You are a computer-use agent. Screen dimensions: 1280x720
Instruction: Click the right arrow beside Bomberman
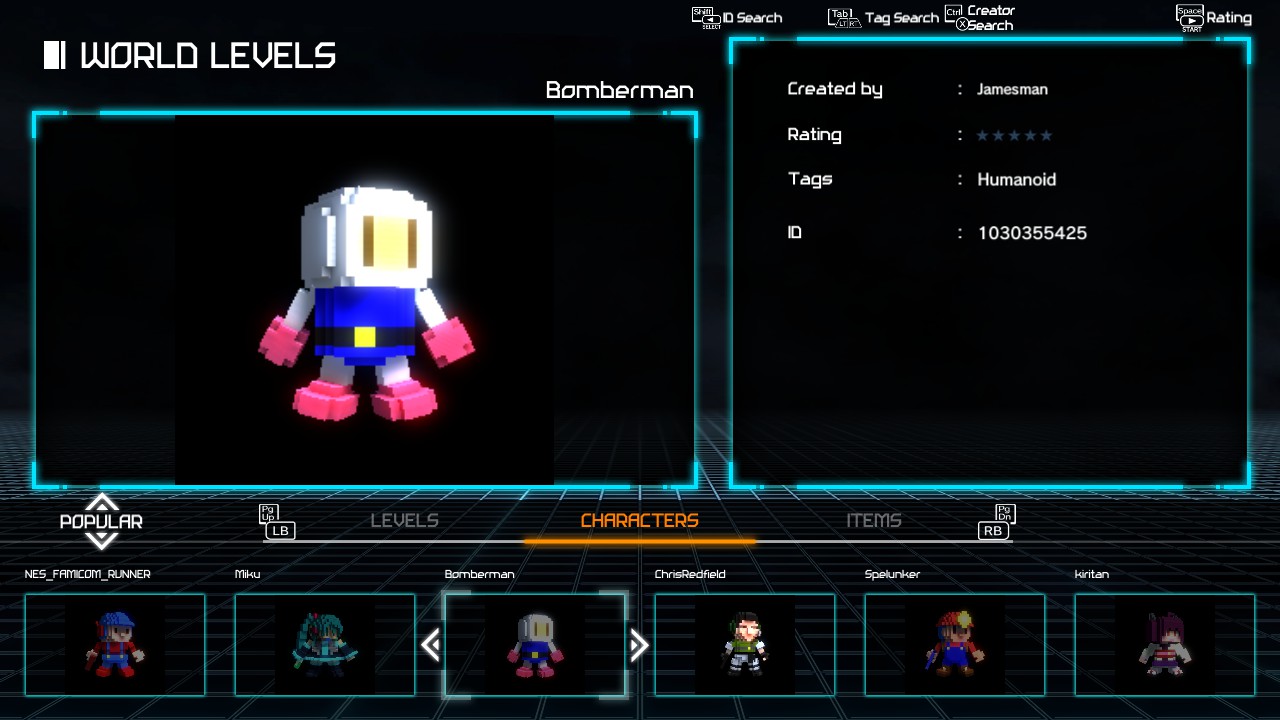click(639, 645)
